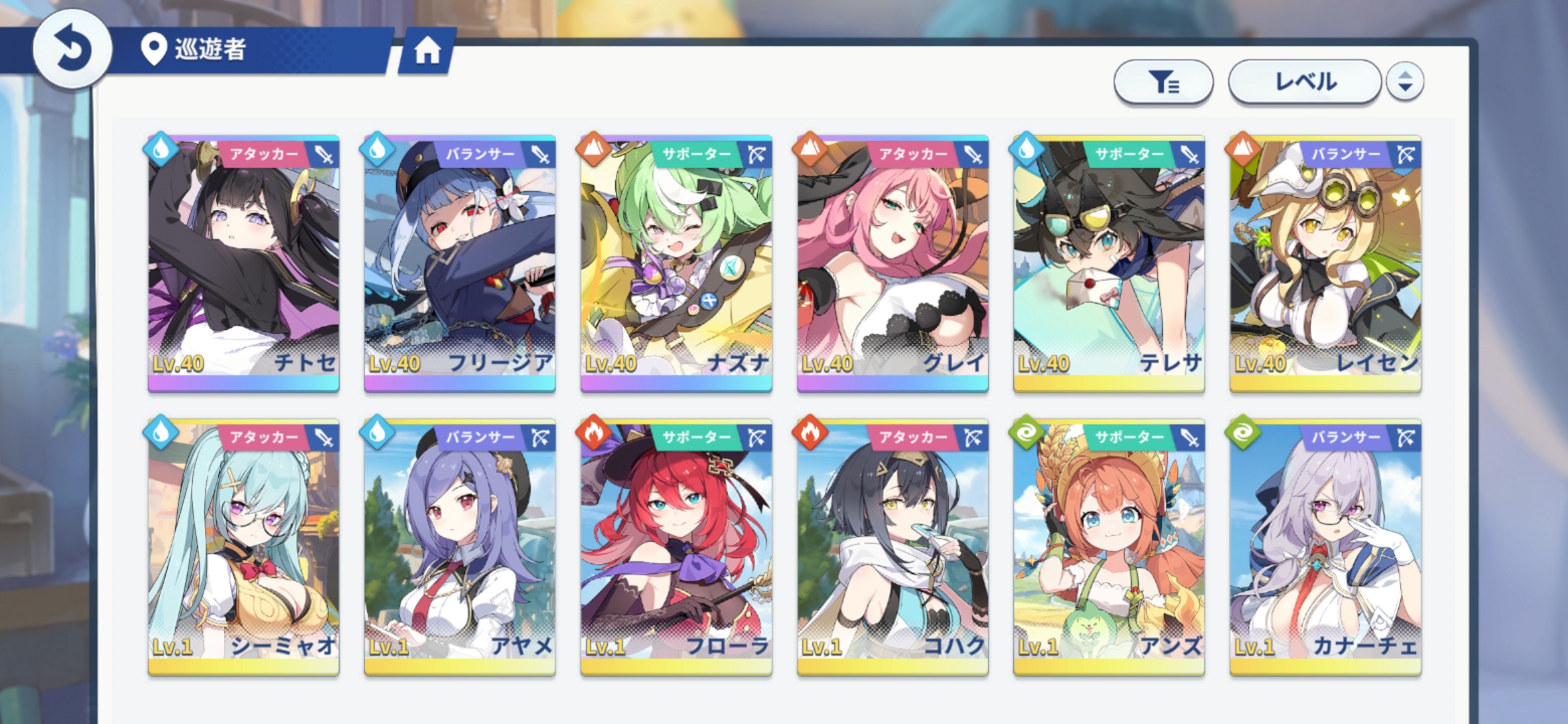Select the テレサ character card
This screenshot has height=724, width=1568.
pyautogui.click(x=1109, y=263)
